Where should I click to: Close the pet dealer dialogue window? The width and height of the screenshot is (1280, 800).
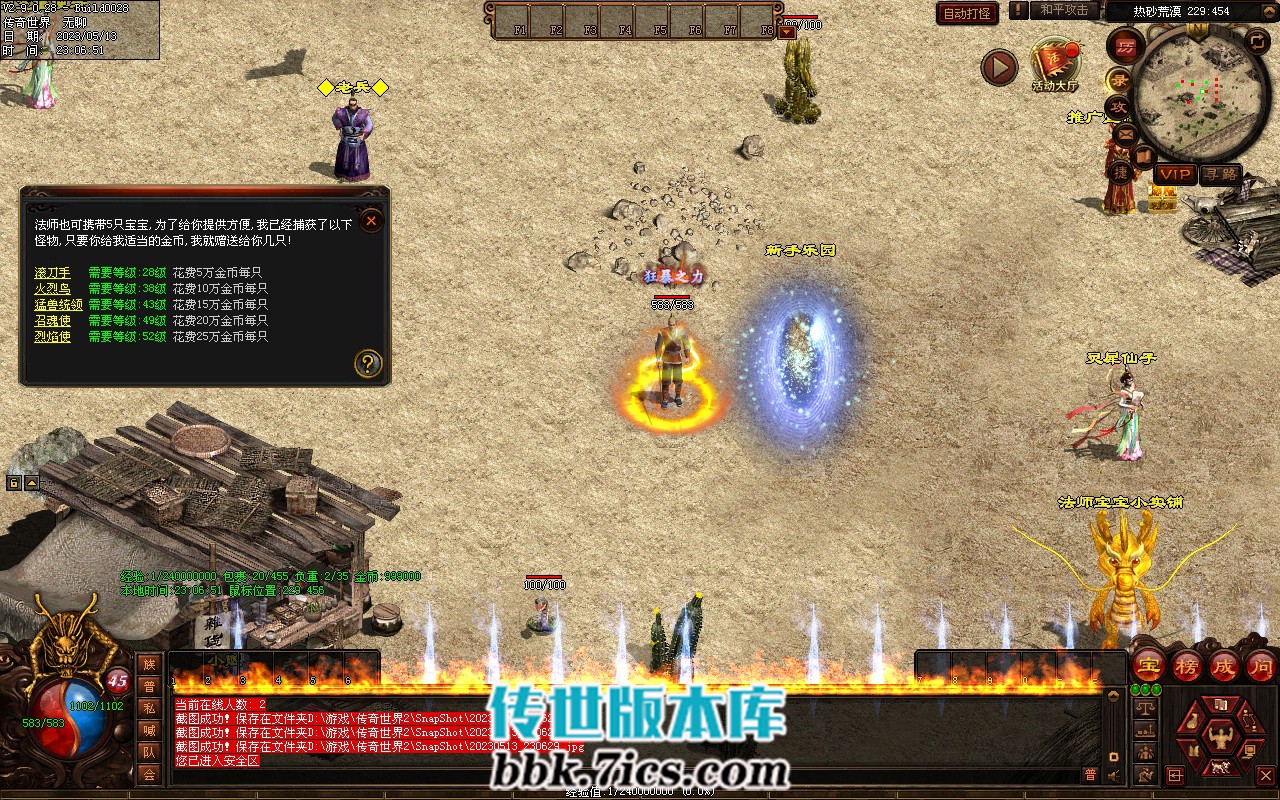tap(371, 220)
